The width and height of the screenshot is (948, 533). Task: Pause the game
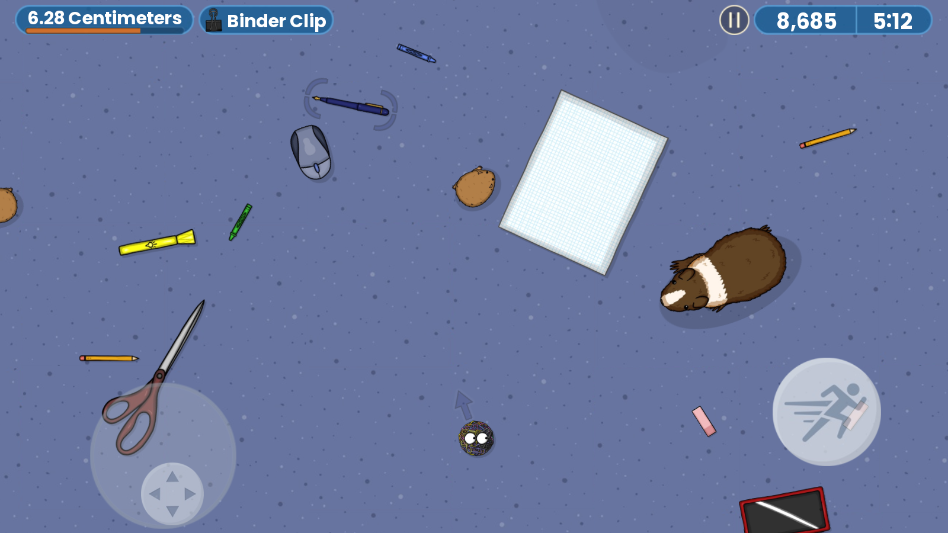[x=734, y=20]
